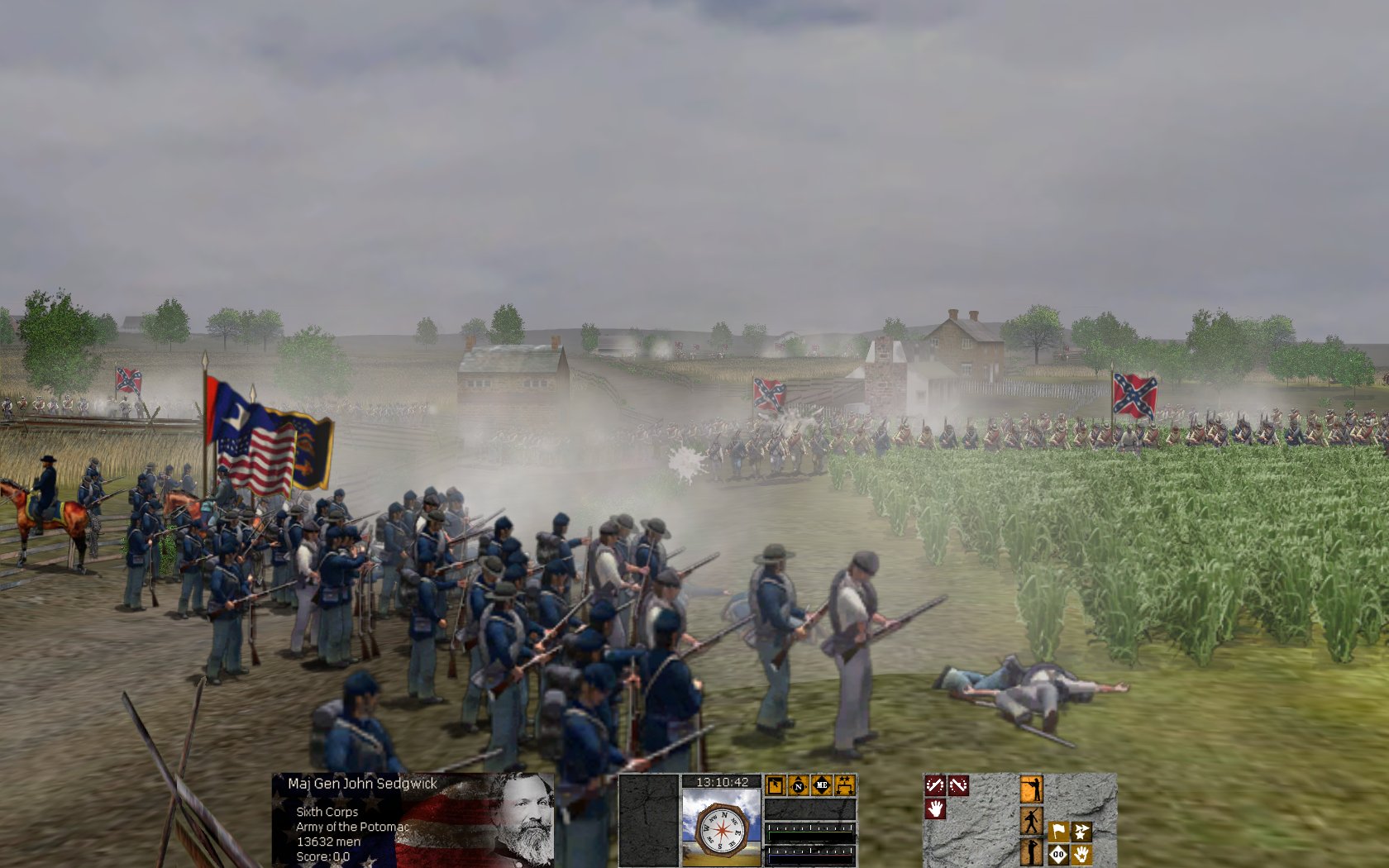Select the marching soldier movement icon
The height and width of the screenshot is (868, 1389).
coord(1031,821)
